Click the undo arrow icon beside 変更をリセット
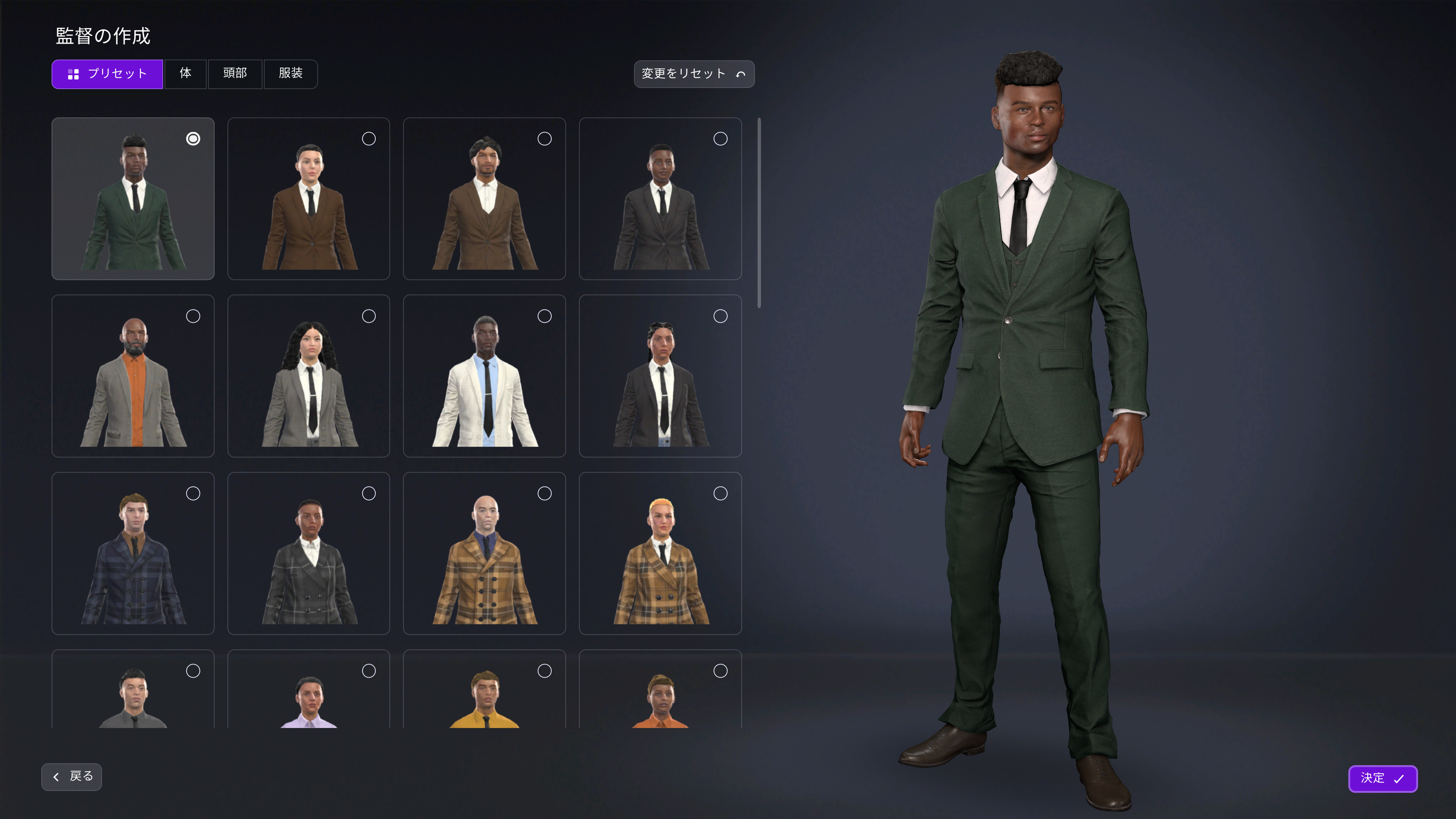The width and height of the screenshot is (1456, 819). tap(741, 74)
